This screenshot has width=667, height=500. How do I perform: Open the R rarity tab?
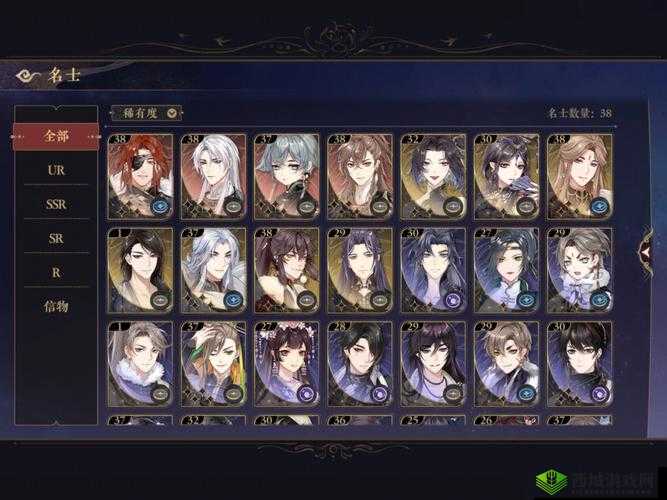click(56, 272)
